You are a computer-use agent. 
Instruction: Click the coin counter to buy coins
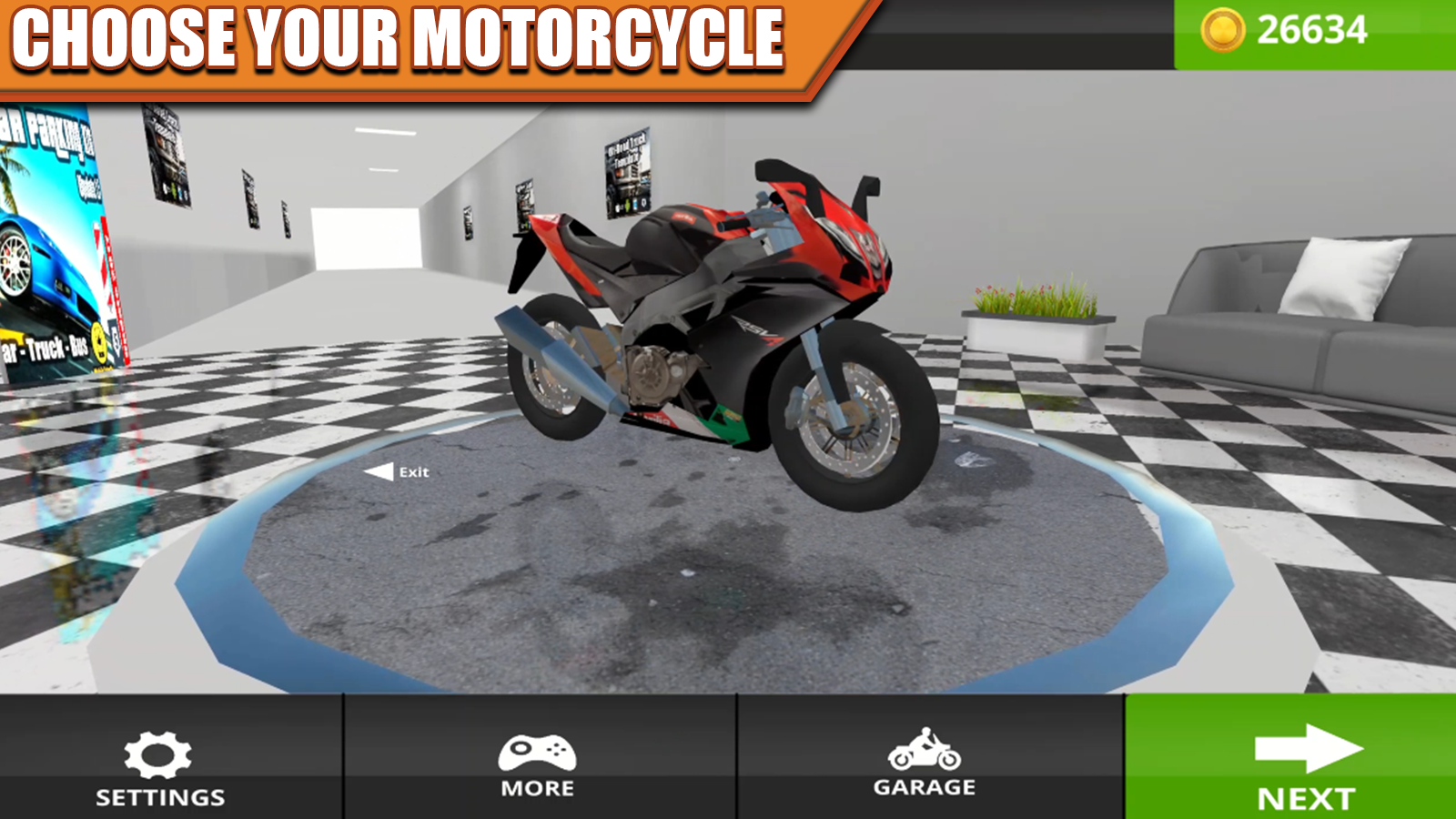click(x=1301, y=29)
